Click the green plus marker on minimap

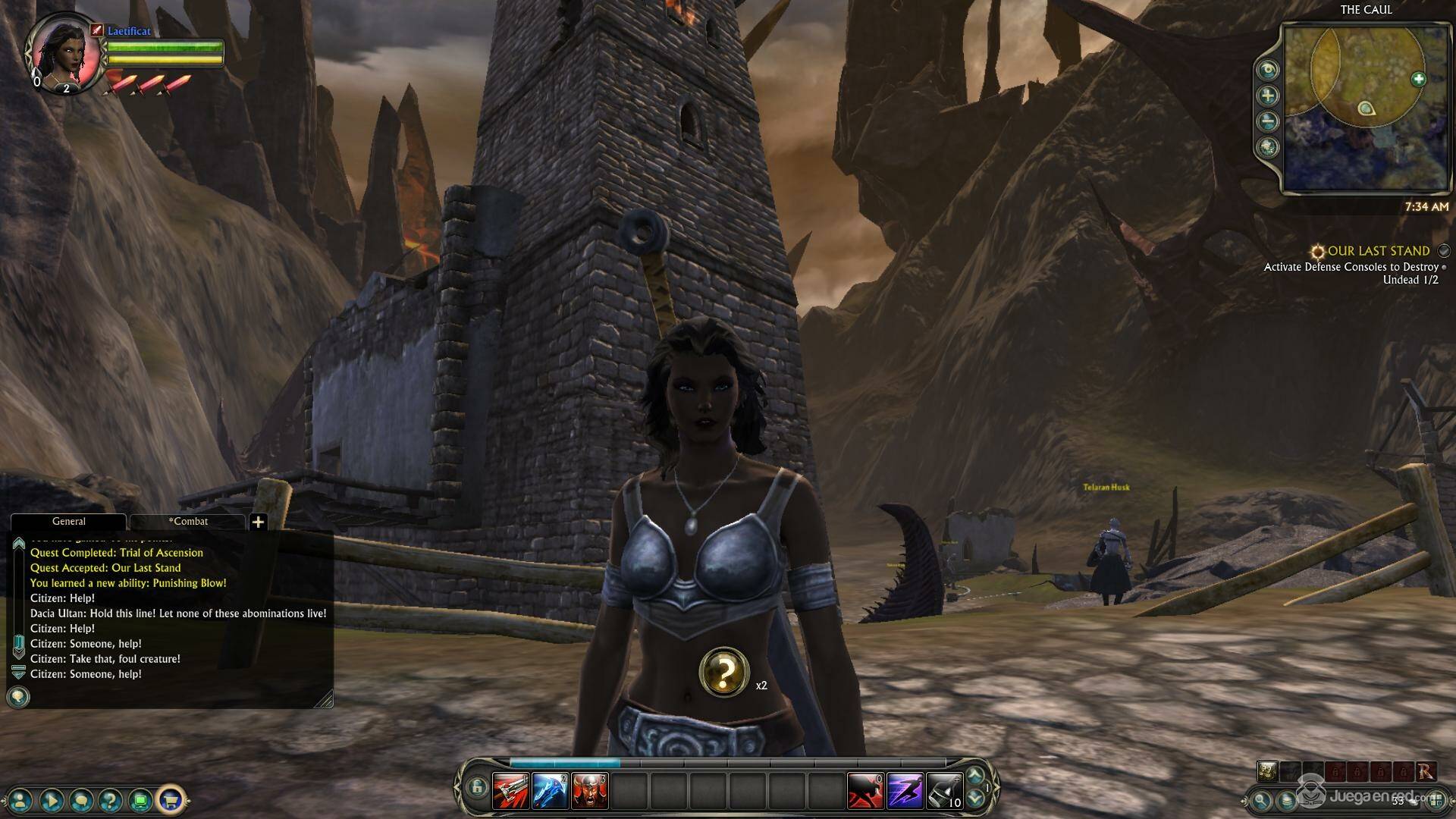click(x=1418, y=79)
